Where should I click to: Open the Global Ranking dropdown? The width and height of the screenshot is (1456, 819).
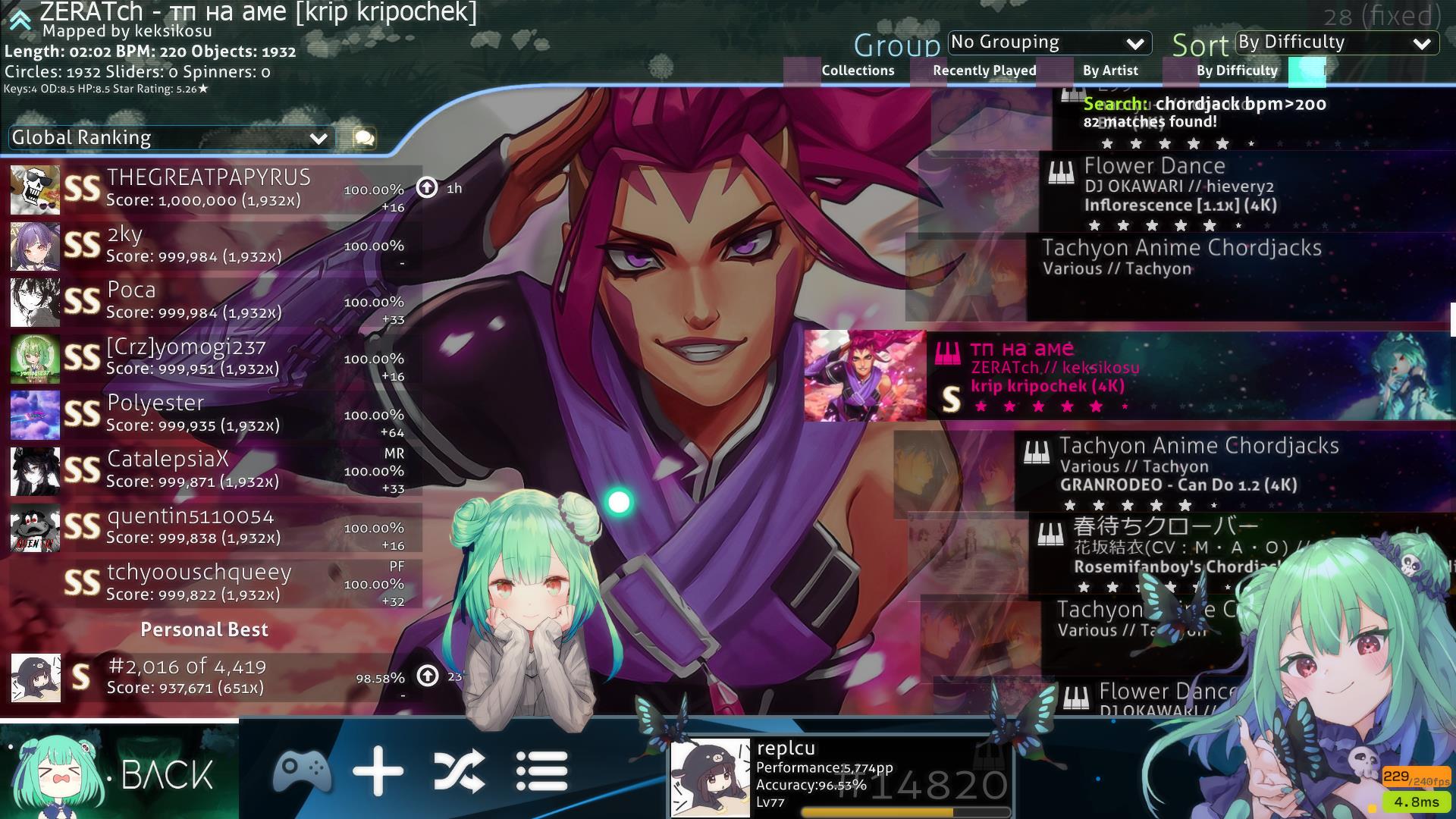pyautogui.click(x=171, y=138)
